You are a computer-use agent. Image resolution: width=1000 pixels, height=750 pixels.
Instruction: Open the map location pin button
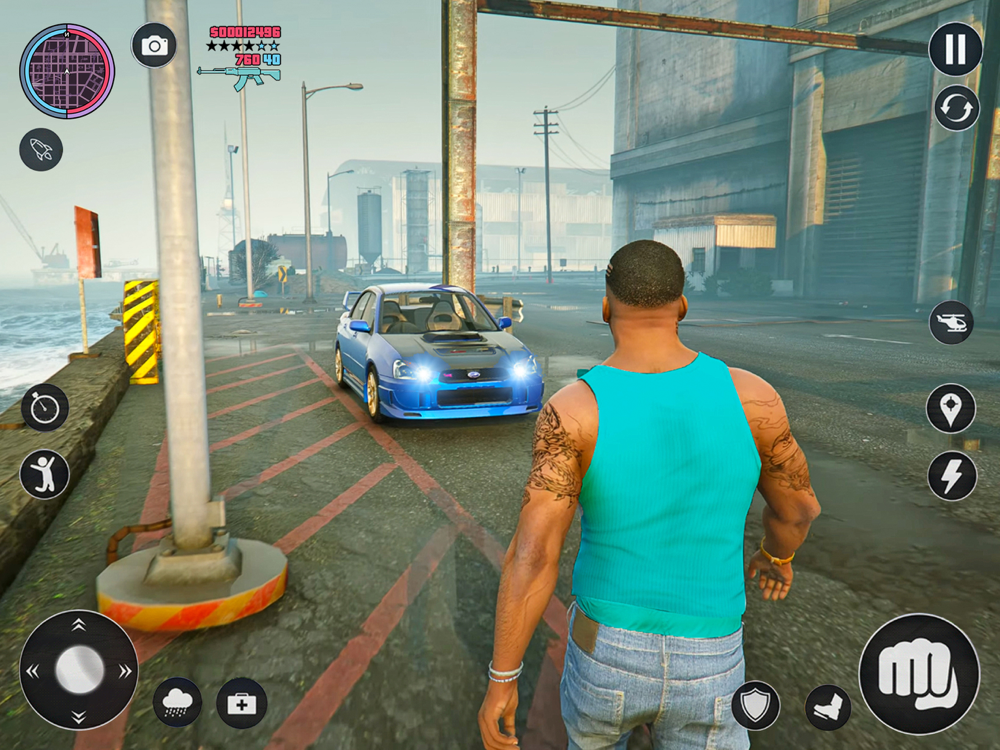[951, 408]
